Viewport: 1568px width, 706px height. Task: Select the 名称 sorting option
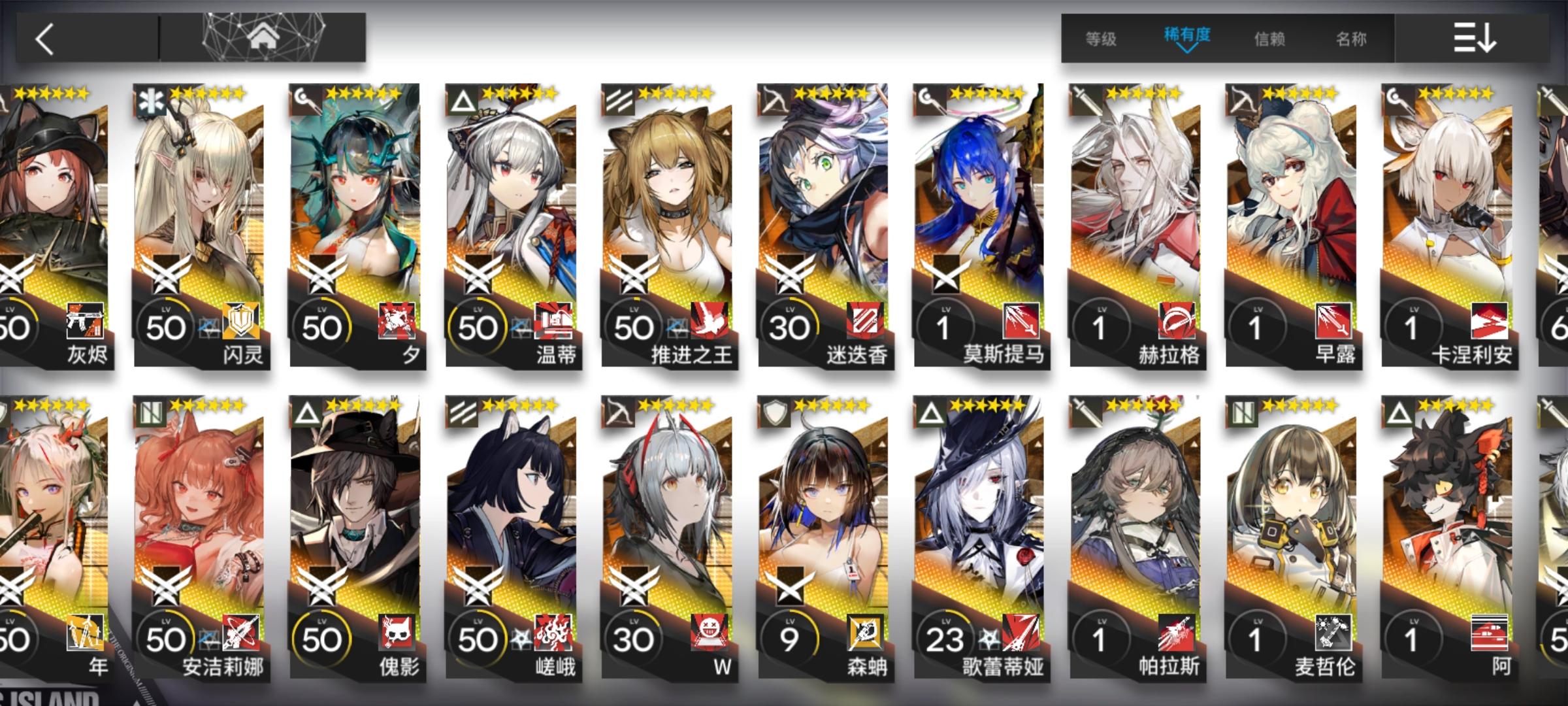1351,39
